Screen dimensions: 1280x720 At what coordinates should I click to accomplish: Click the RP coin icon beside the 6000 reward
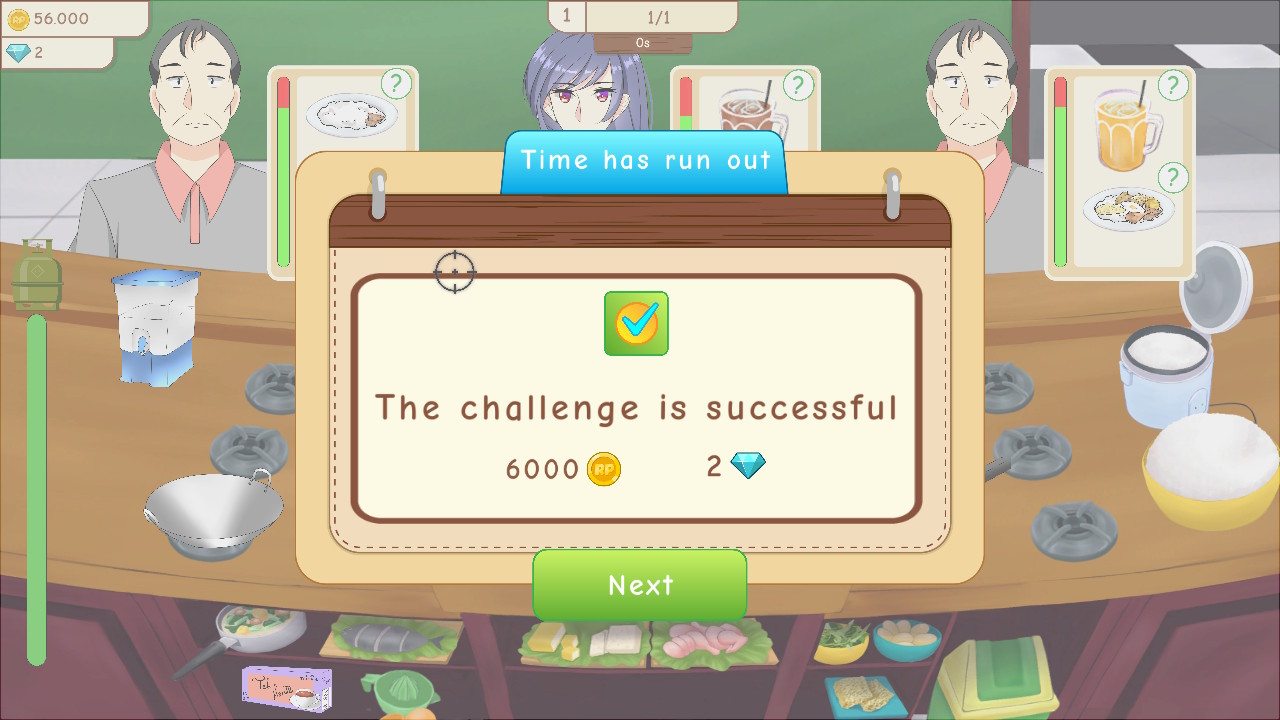pyautogui.click(x=604, y=468)
